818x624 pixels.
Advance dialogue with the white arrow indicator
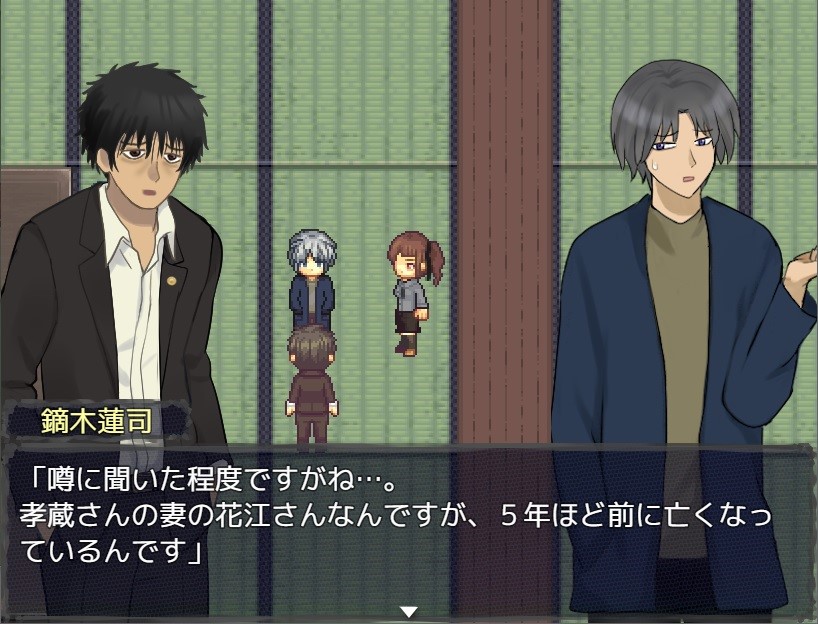coord(408,611)
